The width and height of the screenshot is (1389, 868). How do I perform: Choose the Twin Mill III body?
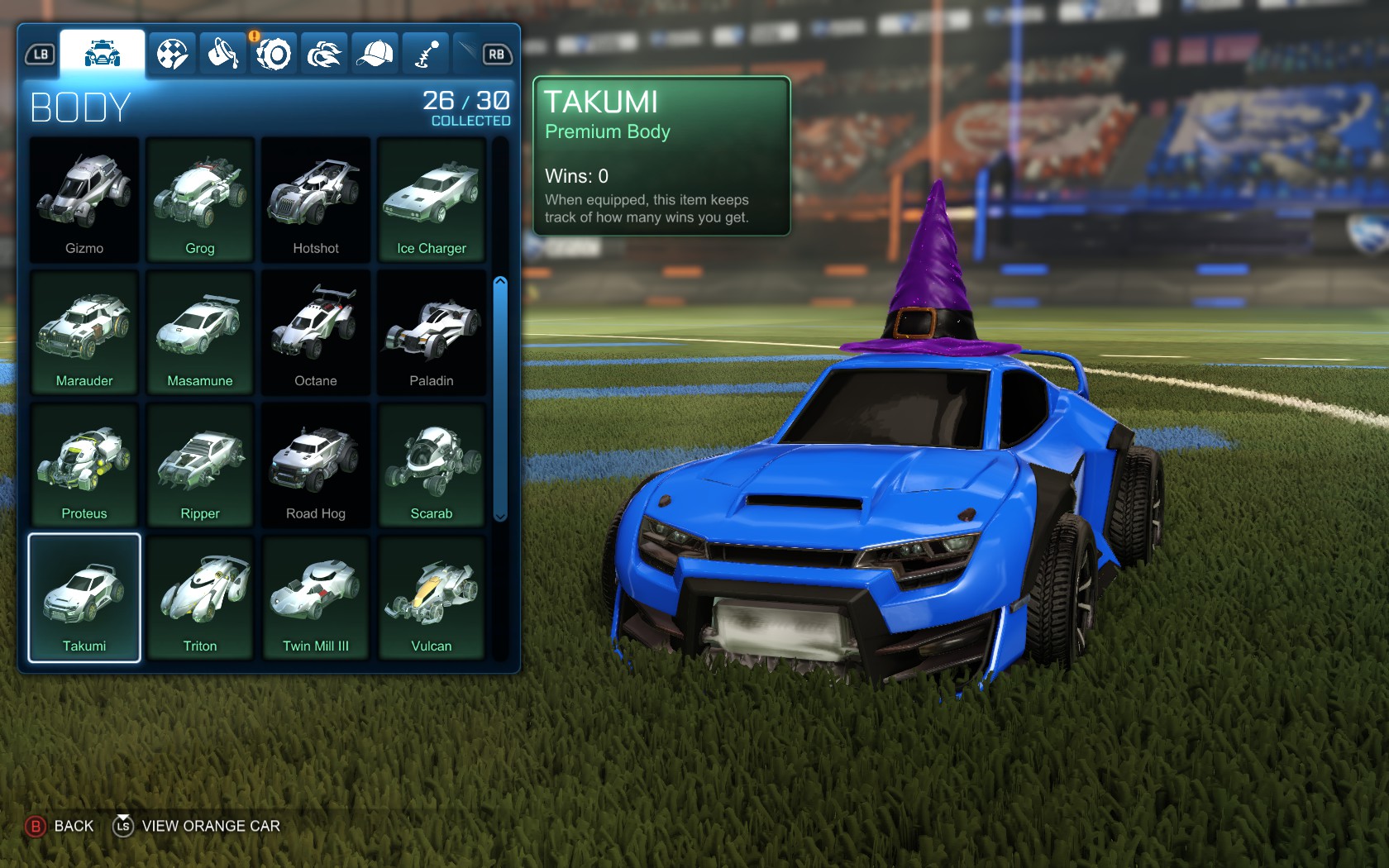tap(315, 598)
